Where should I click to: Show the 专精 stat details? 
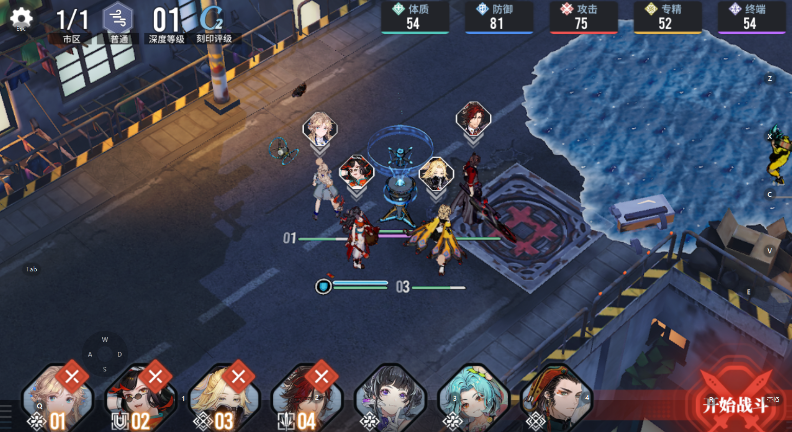coord(666,17)
